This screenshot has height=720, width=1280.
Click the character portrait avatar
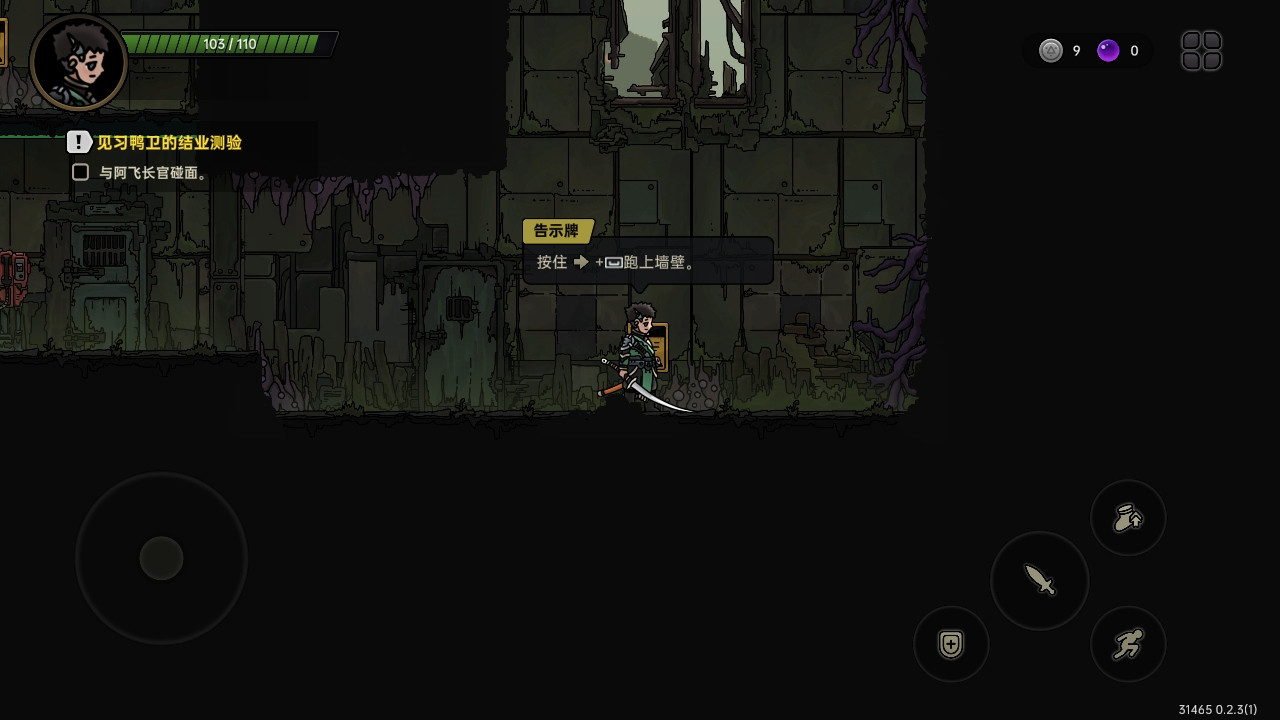(x=78, y=62)
